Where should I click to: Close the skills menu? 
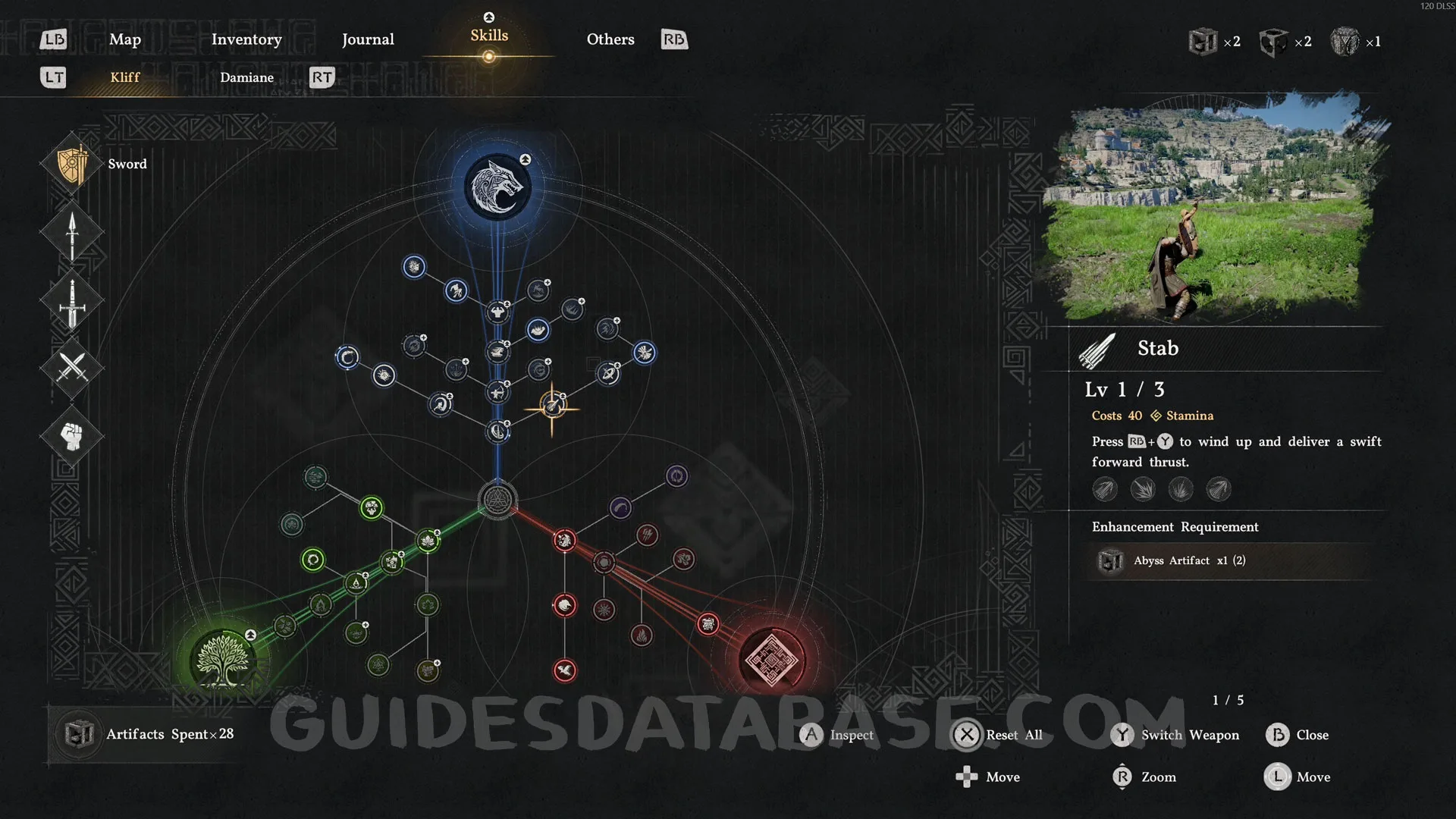click(1298, 735)
